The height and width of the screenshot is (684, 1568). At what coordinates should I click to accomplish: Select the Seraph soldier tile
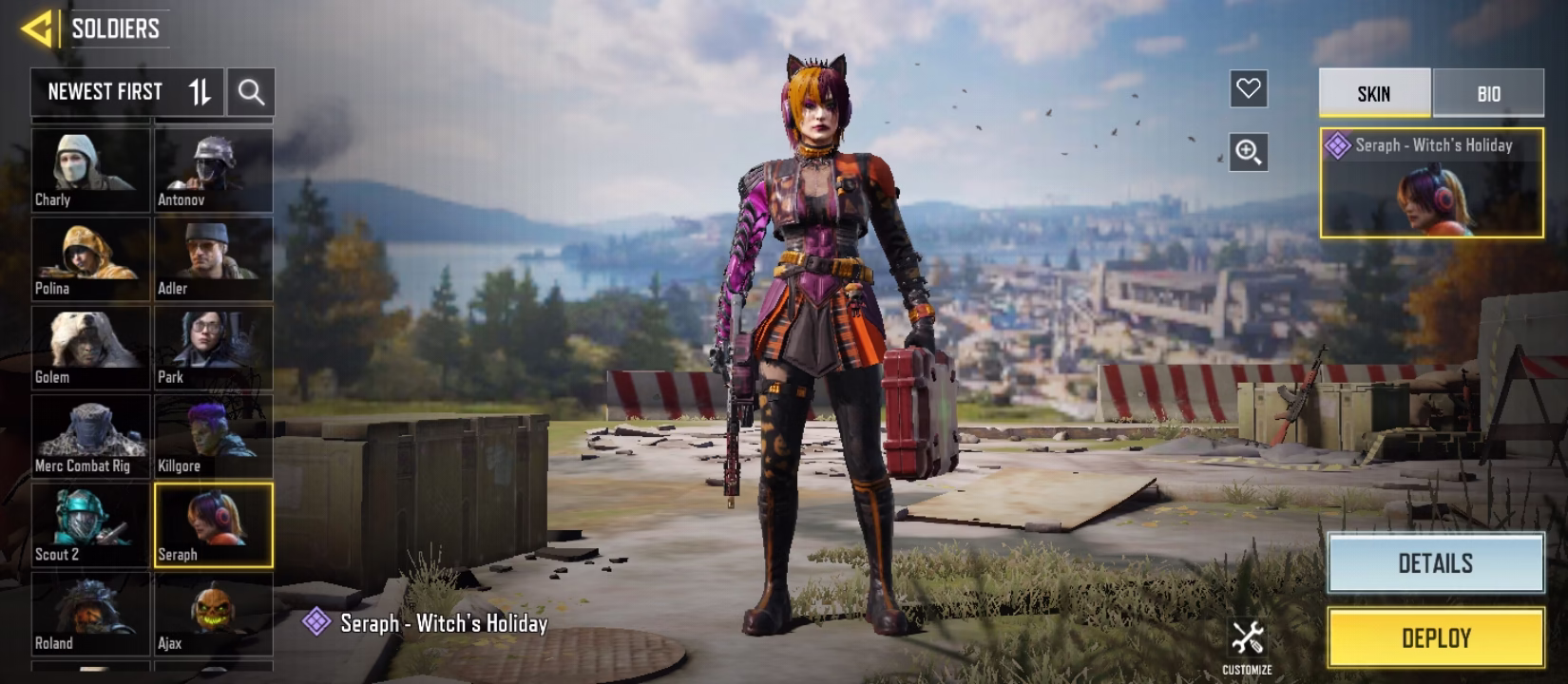coord(214,524)
